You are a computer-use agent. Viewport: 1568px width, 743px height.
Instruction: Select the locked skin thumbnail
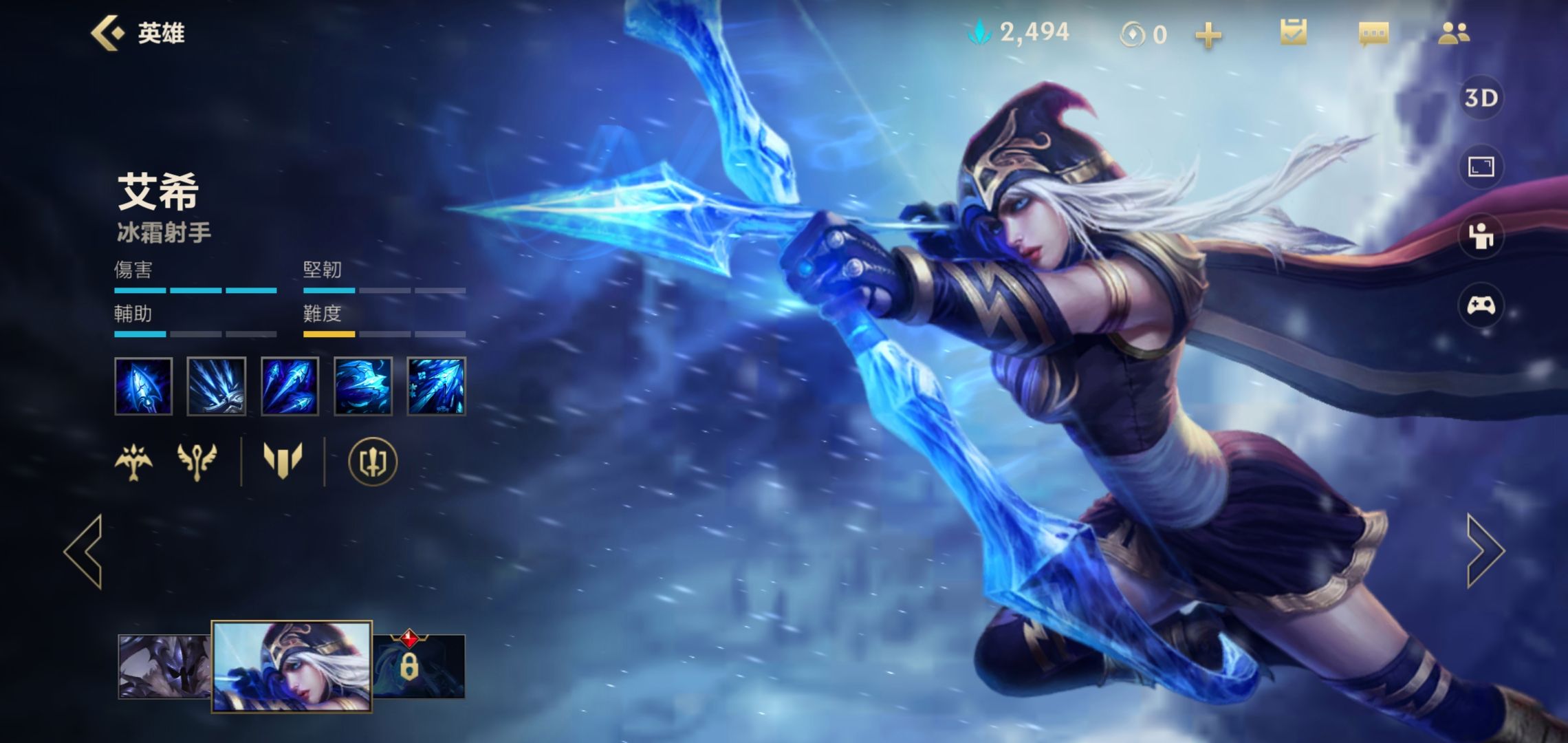[419, 666]
